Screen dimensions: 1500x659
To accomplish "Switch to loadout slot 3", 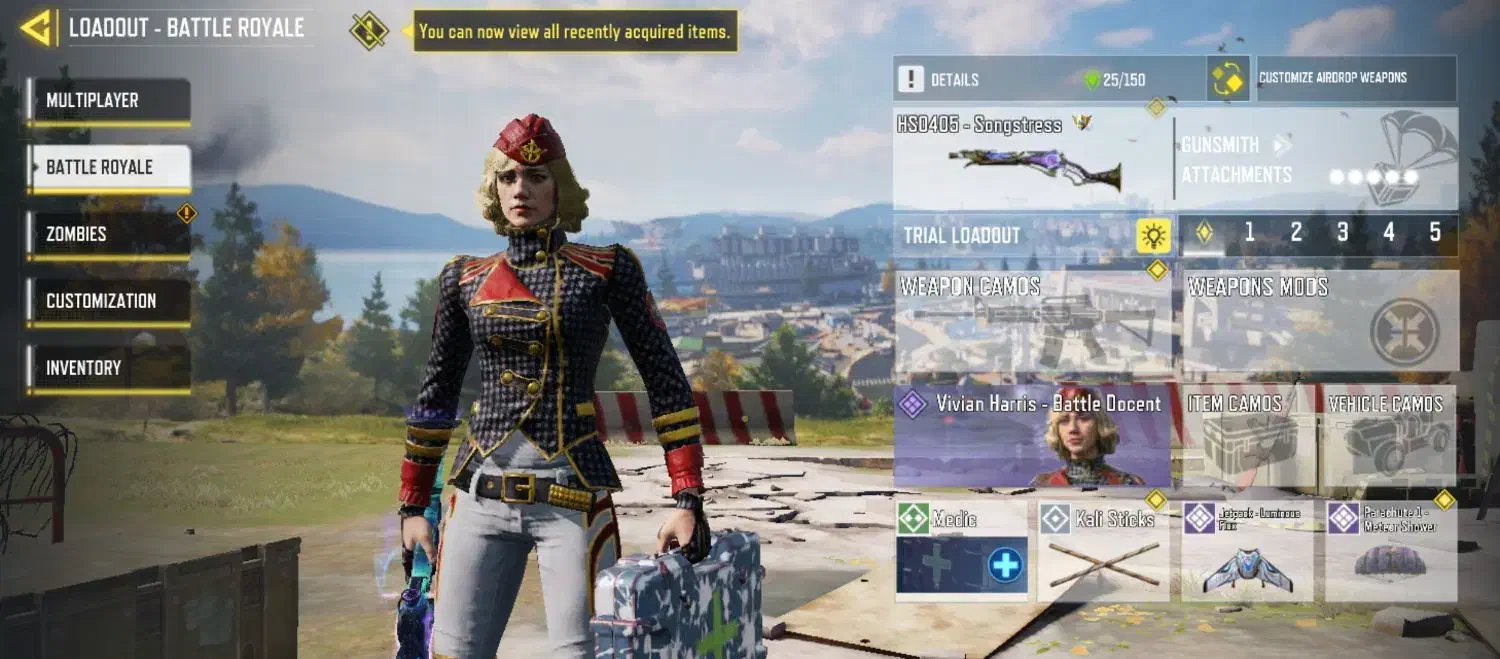I will tap(1342, 234).
